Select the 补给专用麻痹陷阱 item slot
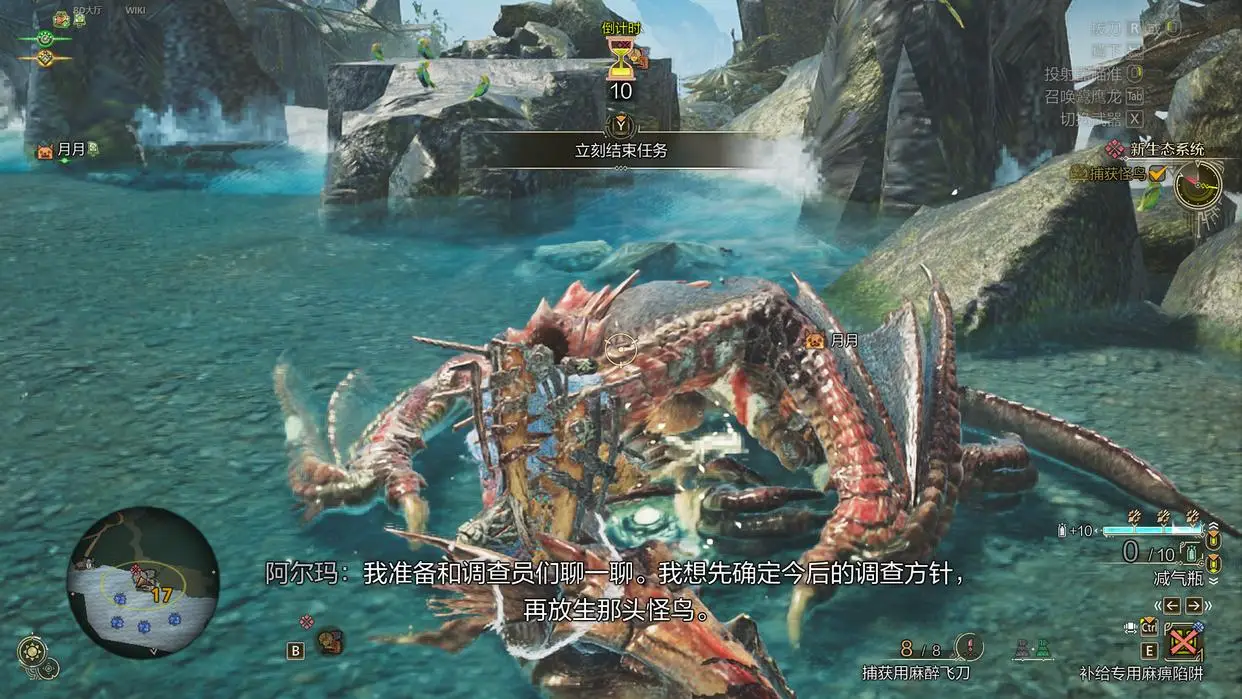Image resolution: width=1242 pixels, height=699 pixels. click(1184, 641)
